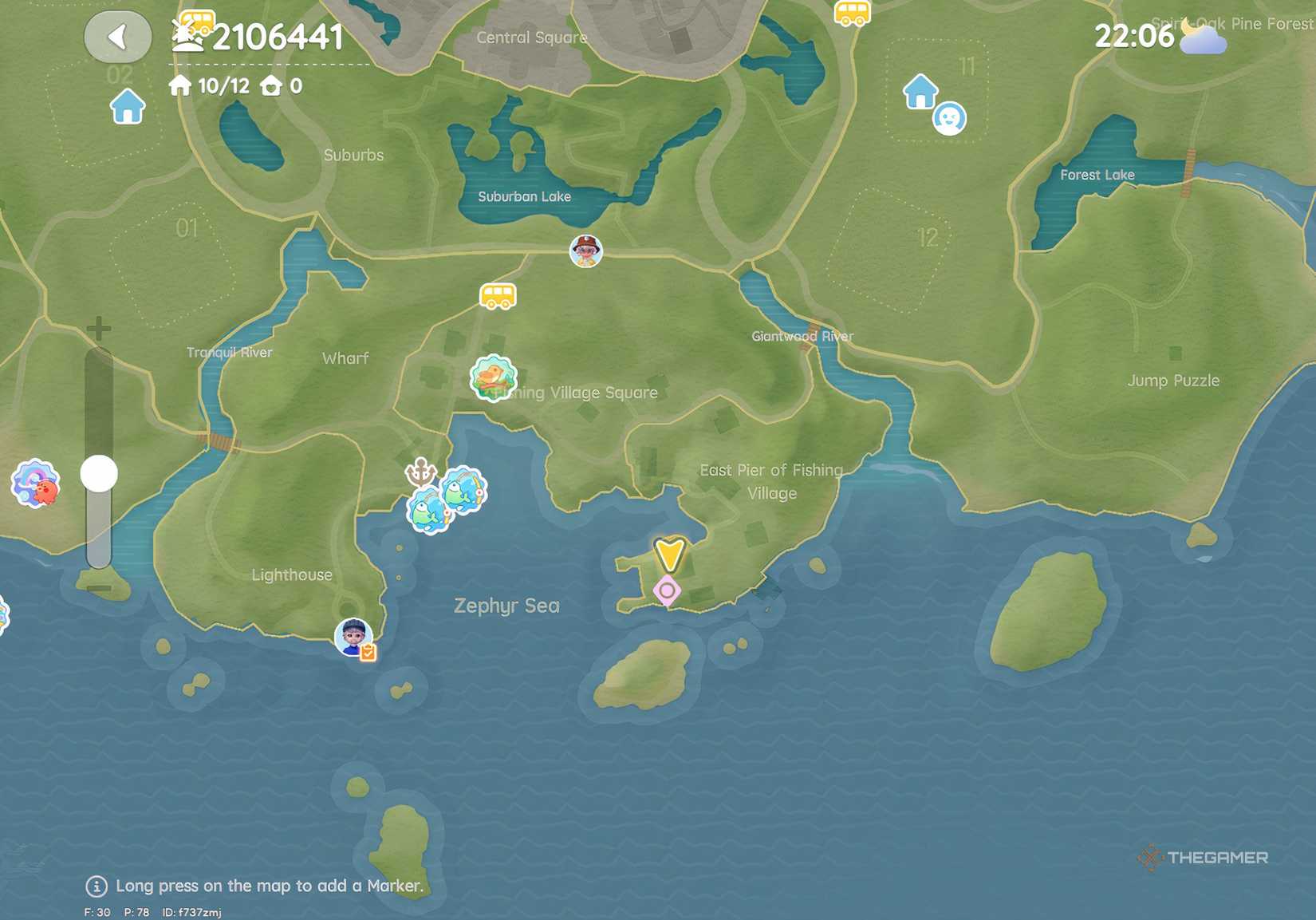Image resolution: width=1316 pixels, height=920 pixels.
Task: Click the zoom slider handle
Action: pyautogui.click(x=98, y=474)
